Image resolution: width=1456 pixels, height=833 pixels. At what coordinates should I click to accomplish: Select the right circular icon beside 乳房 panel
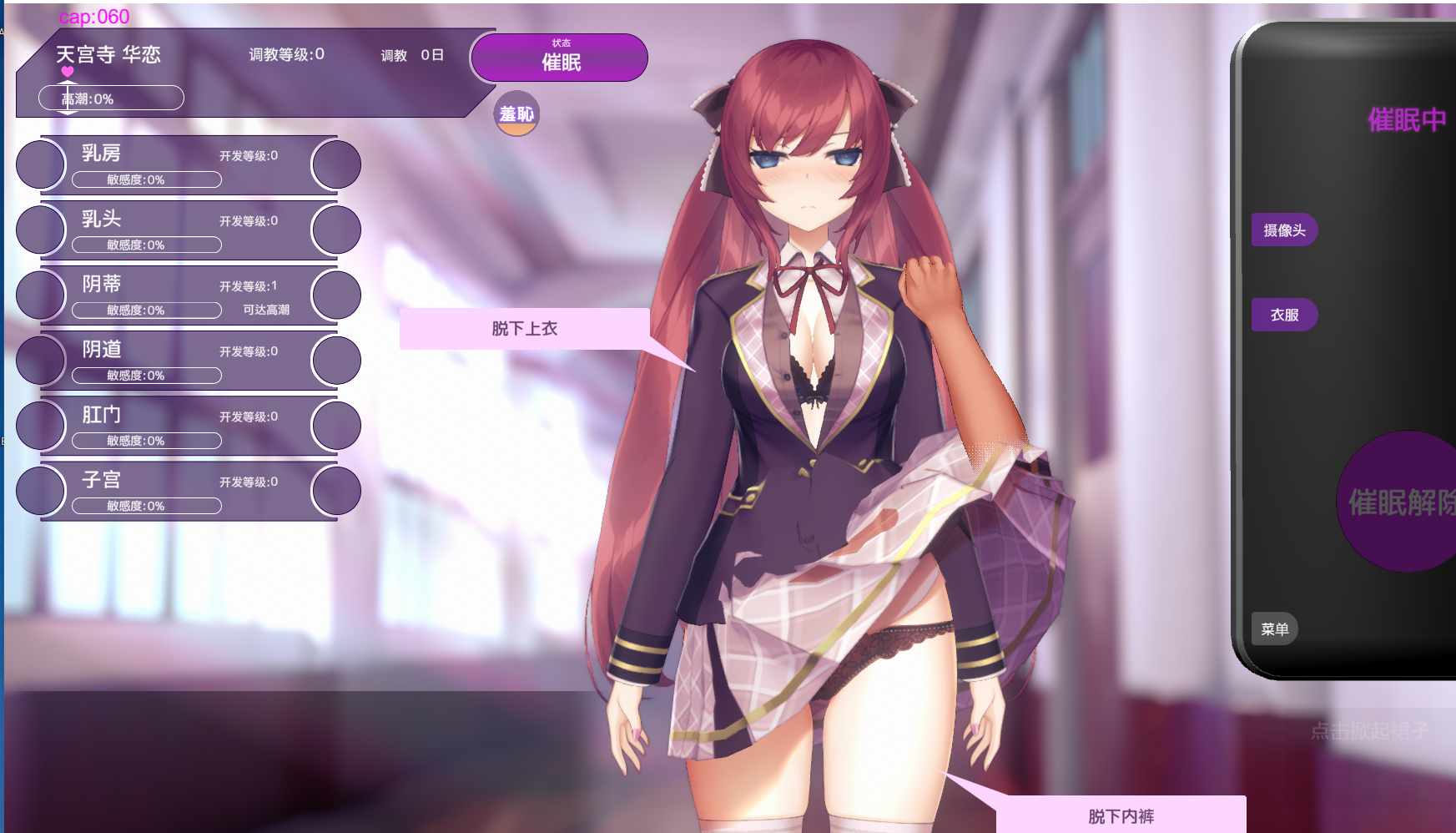[335, 164]
